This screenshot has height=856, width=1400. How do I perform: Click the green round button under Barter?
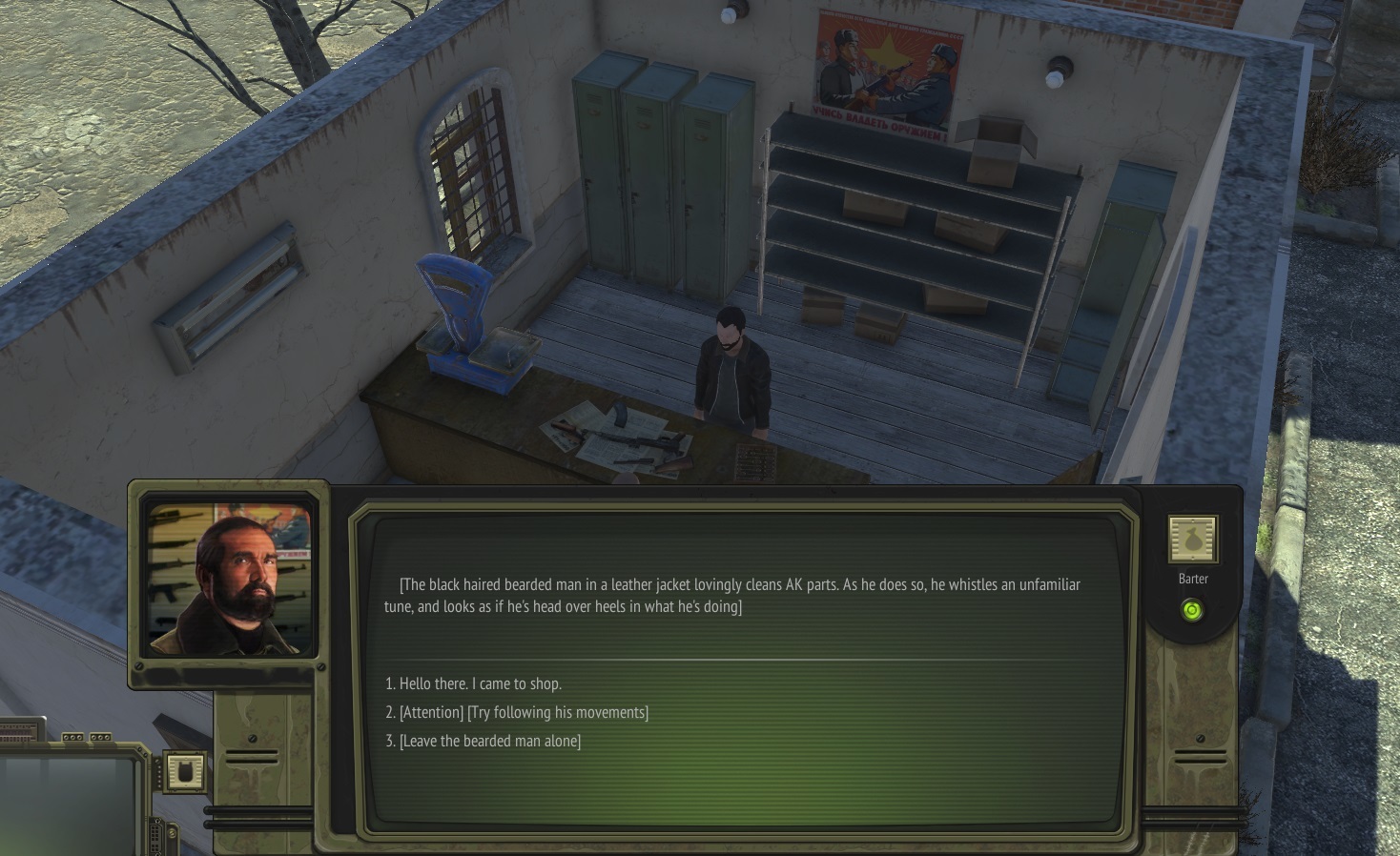point(1191,610)
